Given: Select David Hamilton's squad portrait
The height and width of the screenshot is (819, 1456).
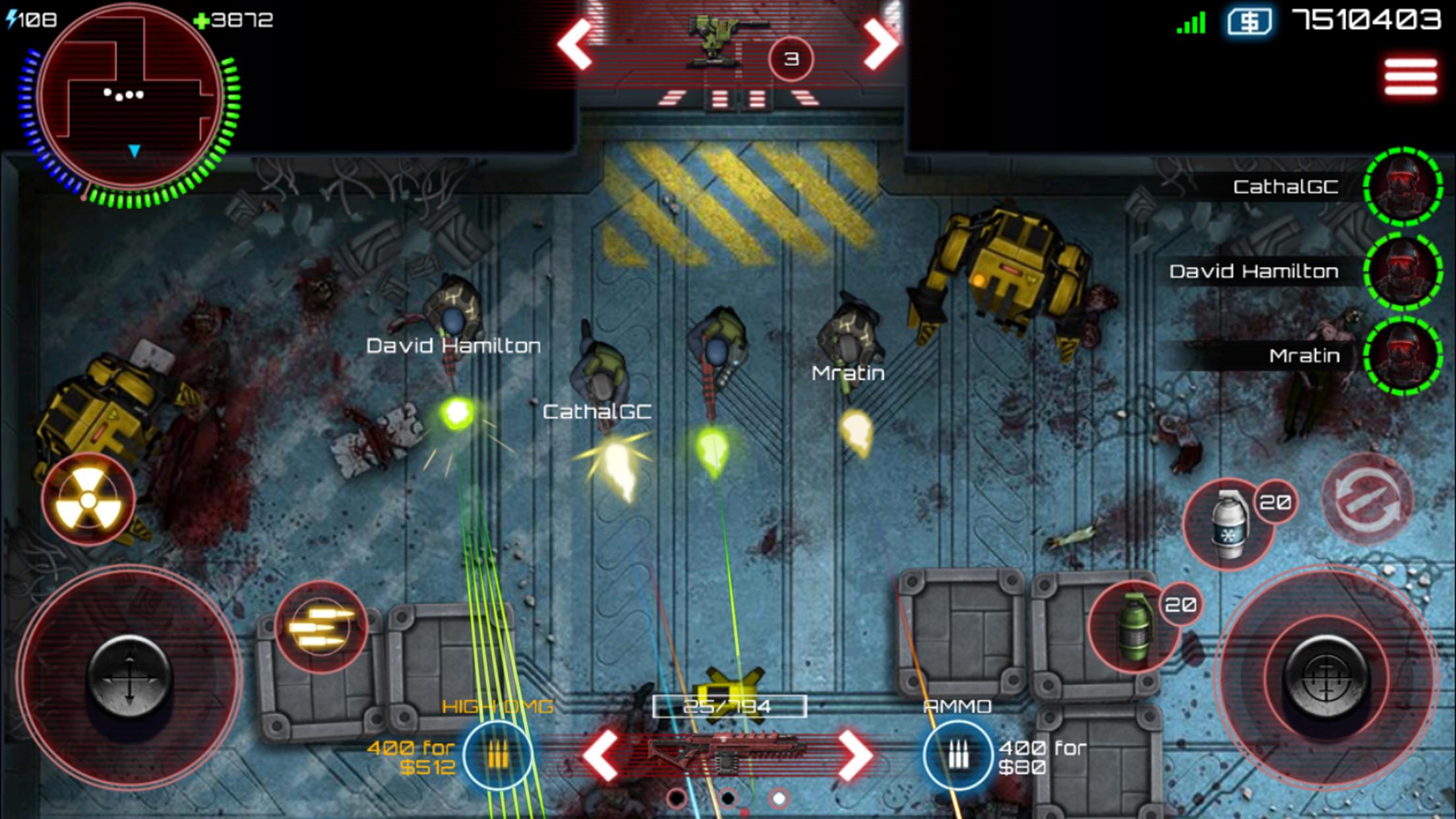Looking at the screenshot, I should (x=1403, y=272).
